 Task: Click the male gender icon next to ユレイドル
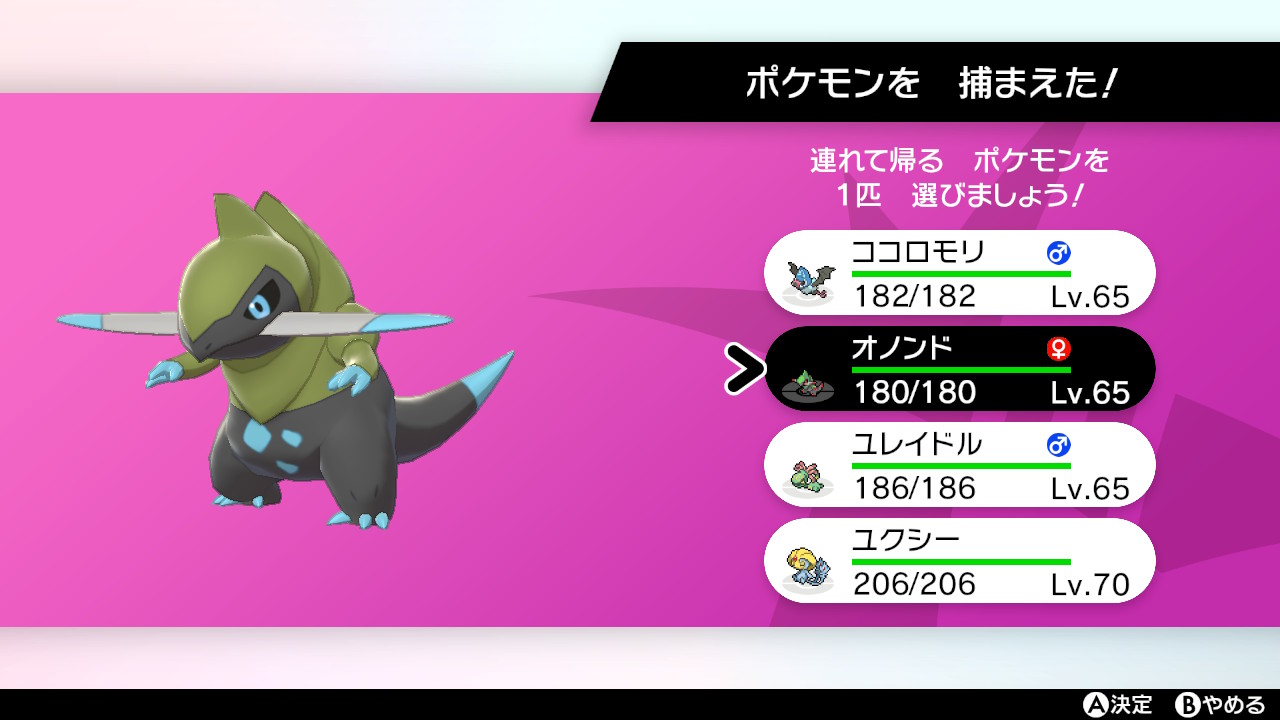point(1060,447)
